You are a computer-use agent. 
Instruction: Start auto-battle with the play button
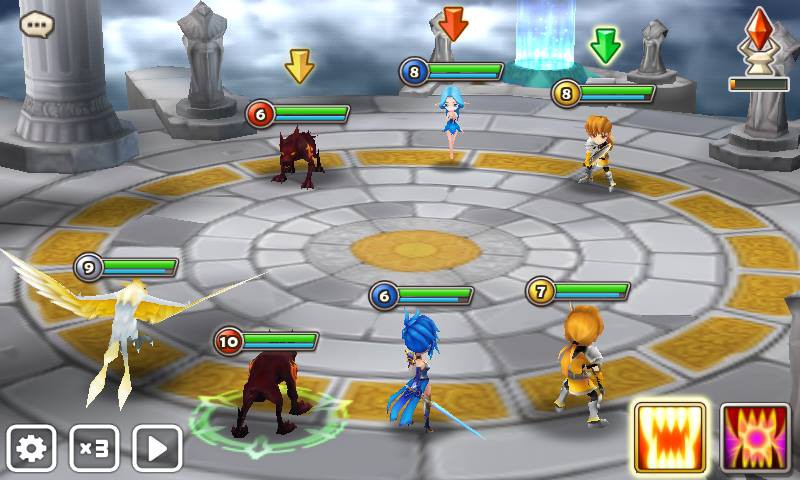[x=157, y=449]
